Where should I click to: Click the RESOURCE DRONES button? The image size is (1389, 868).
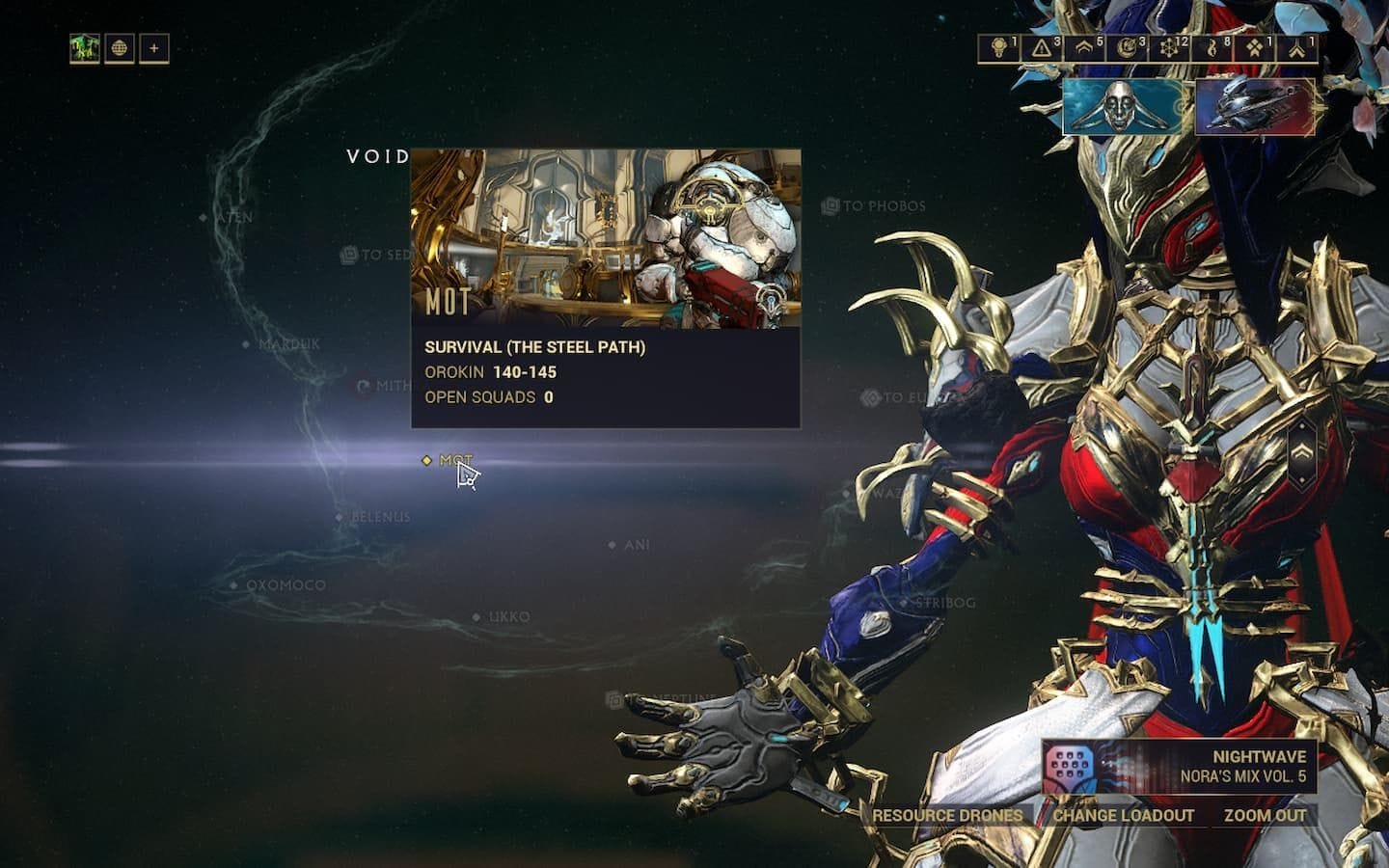coord(947,815)
